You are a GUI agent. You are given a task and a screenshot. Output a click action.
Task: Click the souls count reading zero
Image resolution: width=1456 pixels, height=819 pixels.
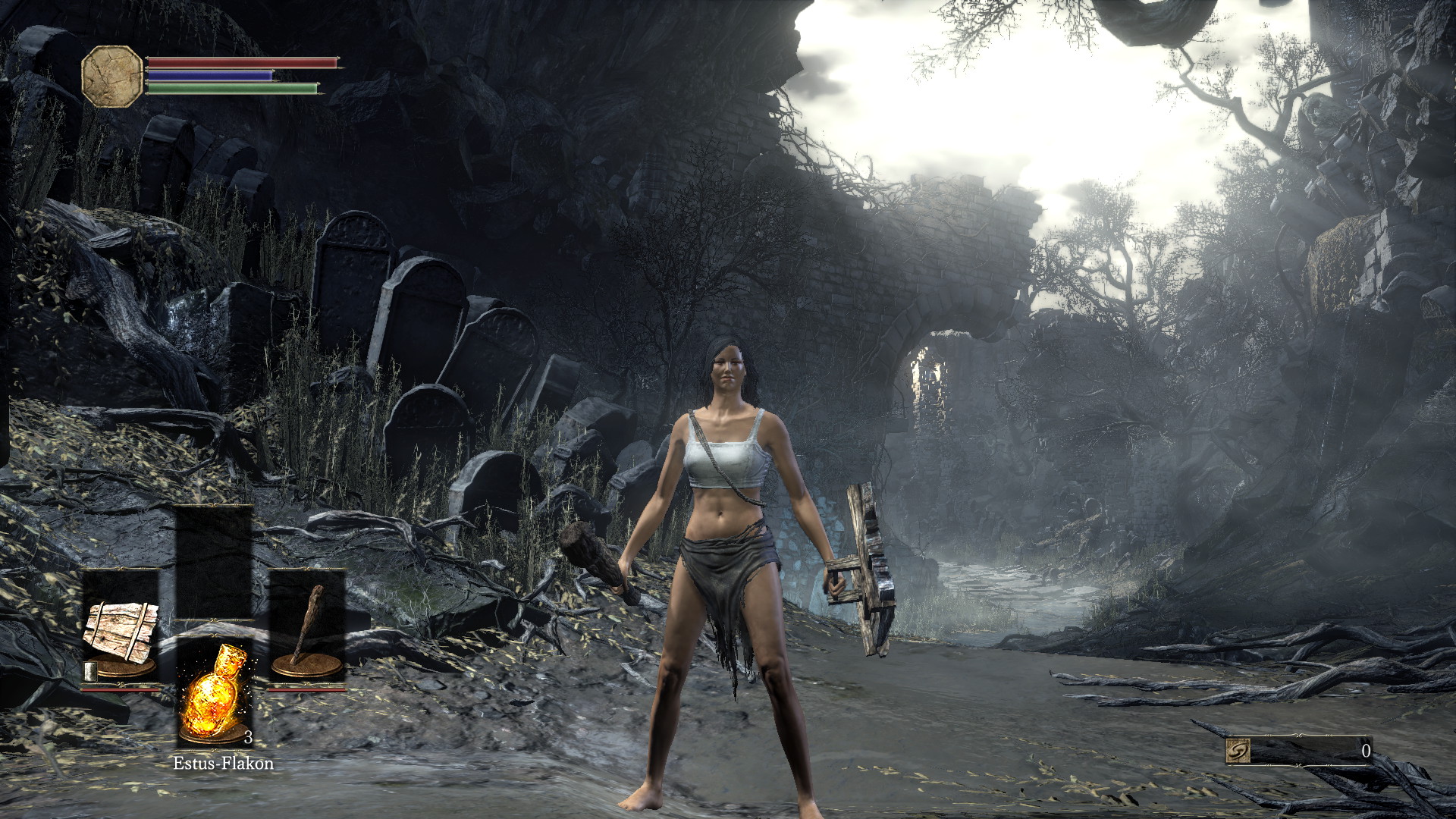click(1365, 751)
